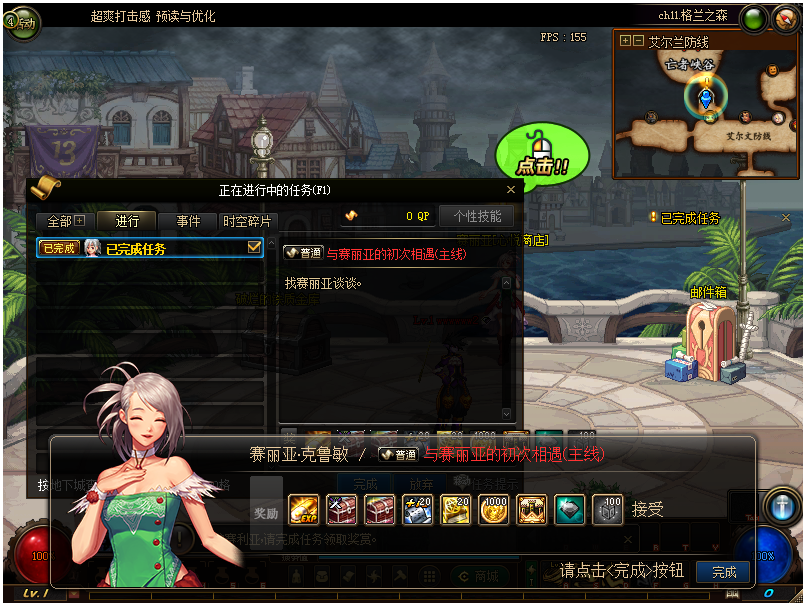Open the 商城 shop button in the bottom bar
The image size is (806, 605).
click(476, 576)
